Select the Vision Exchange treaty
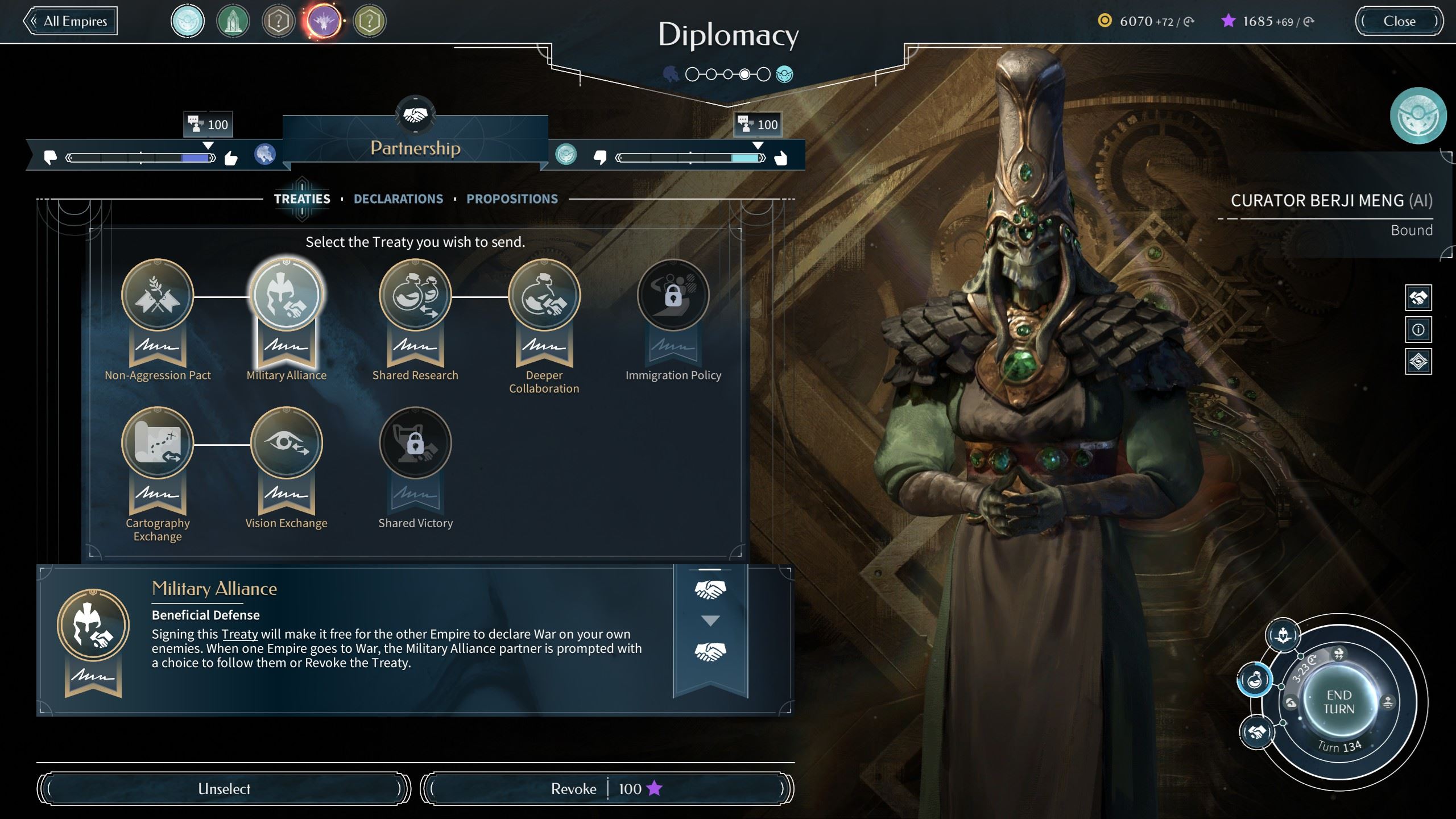The height and width of the screenshot is (819, 1456). [287, 443]
